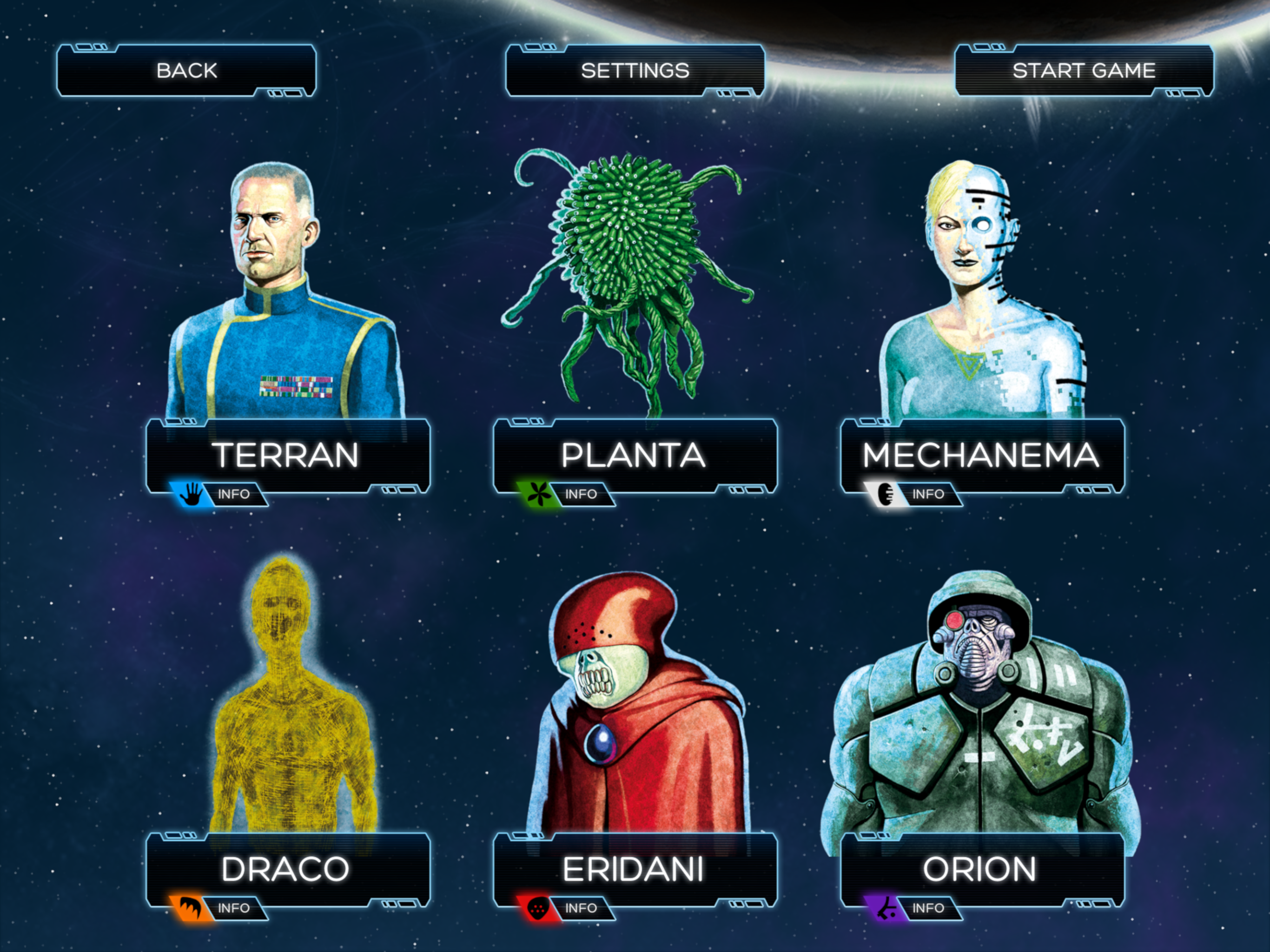Viewport: 1270px width, 952px height.
Task: View Mechanema INFO panel
Action: click(x=928, y=495)
